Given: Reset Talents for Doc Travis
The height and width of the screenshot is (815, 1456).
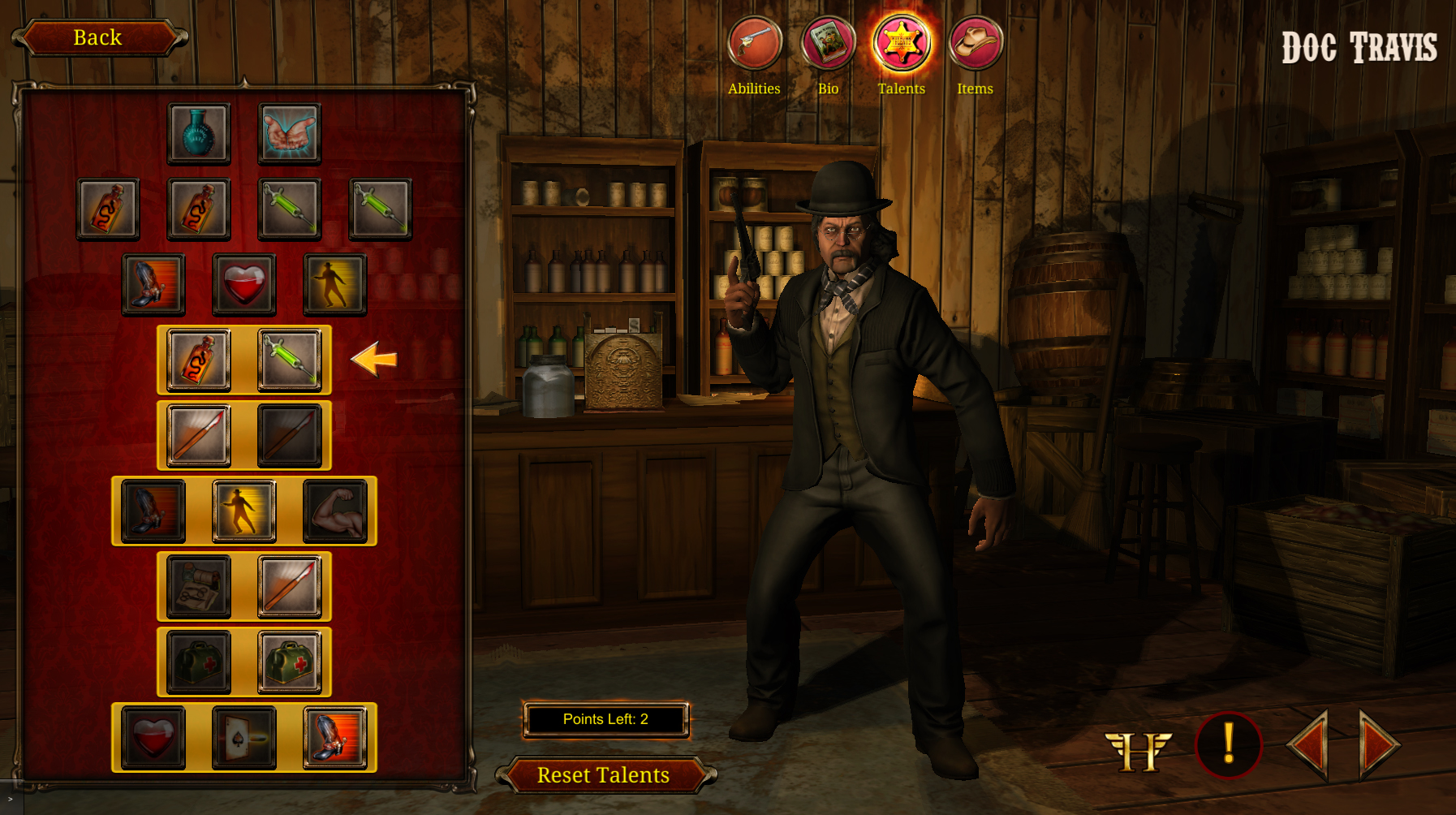Looking at the screenshot, I should point(604,775).
